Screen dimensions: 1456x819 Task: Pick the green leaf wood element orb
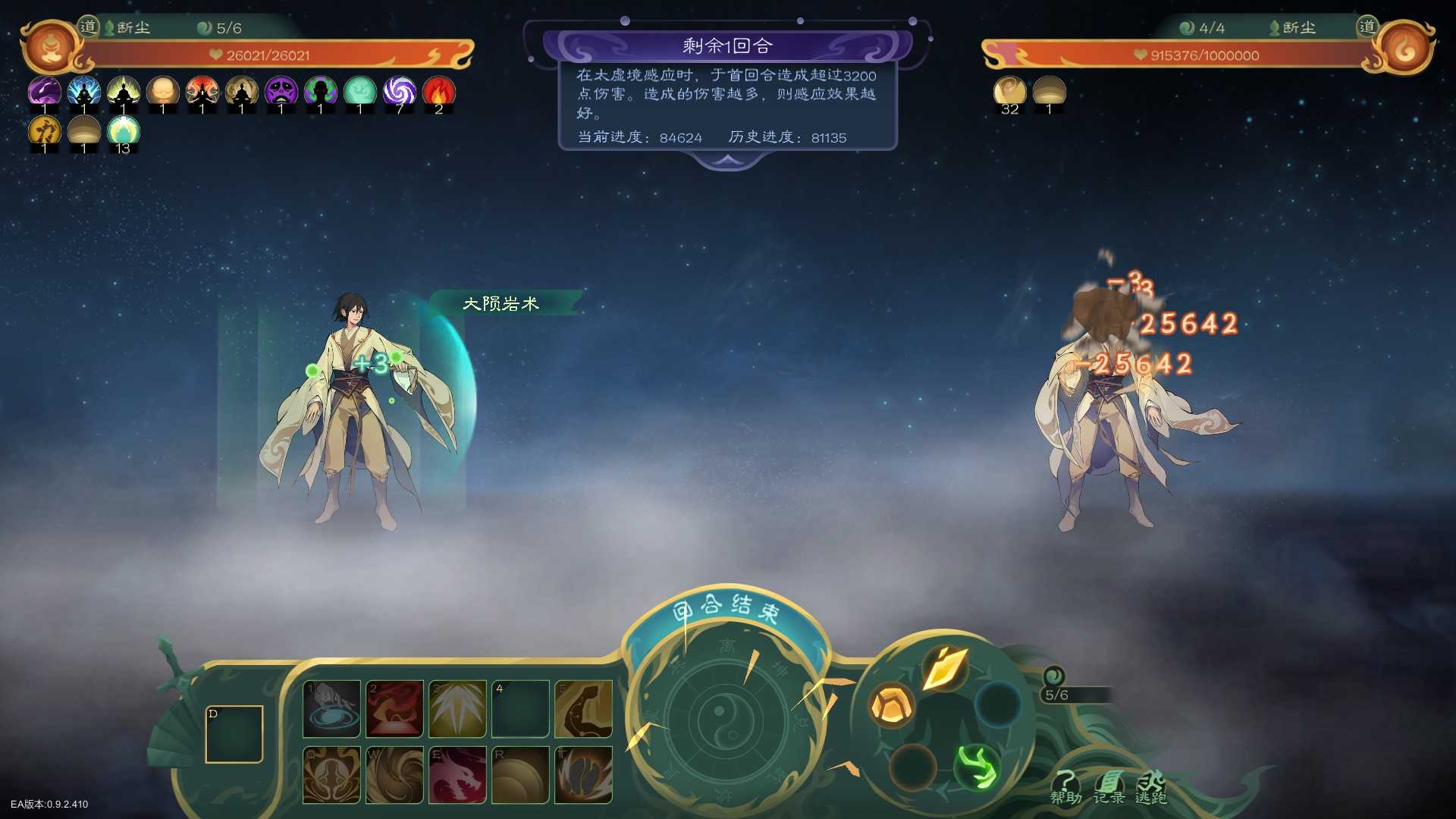977,766
